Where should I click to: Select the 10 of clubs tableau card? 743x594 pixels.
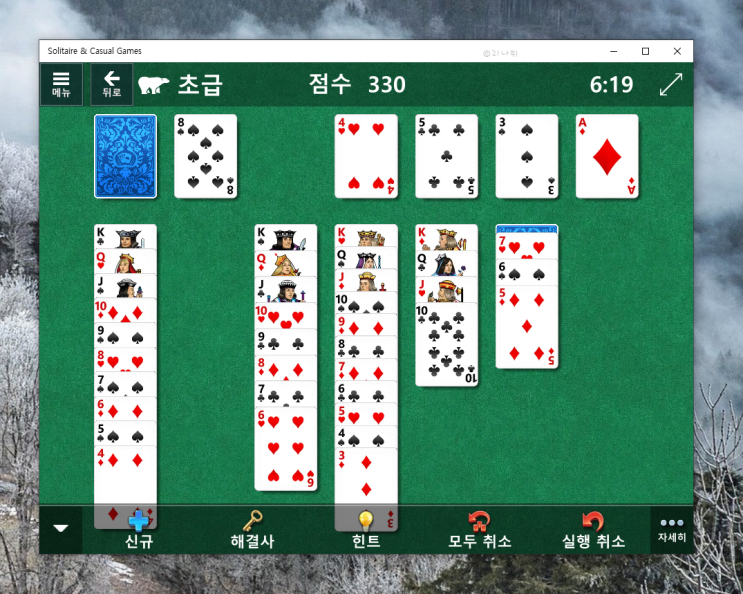coord(446,350)
